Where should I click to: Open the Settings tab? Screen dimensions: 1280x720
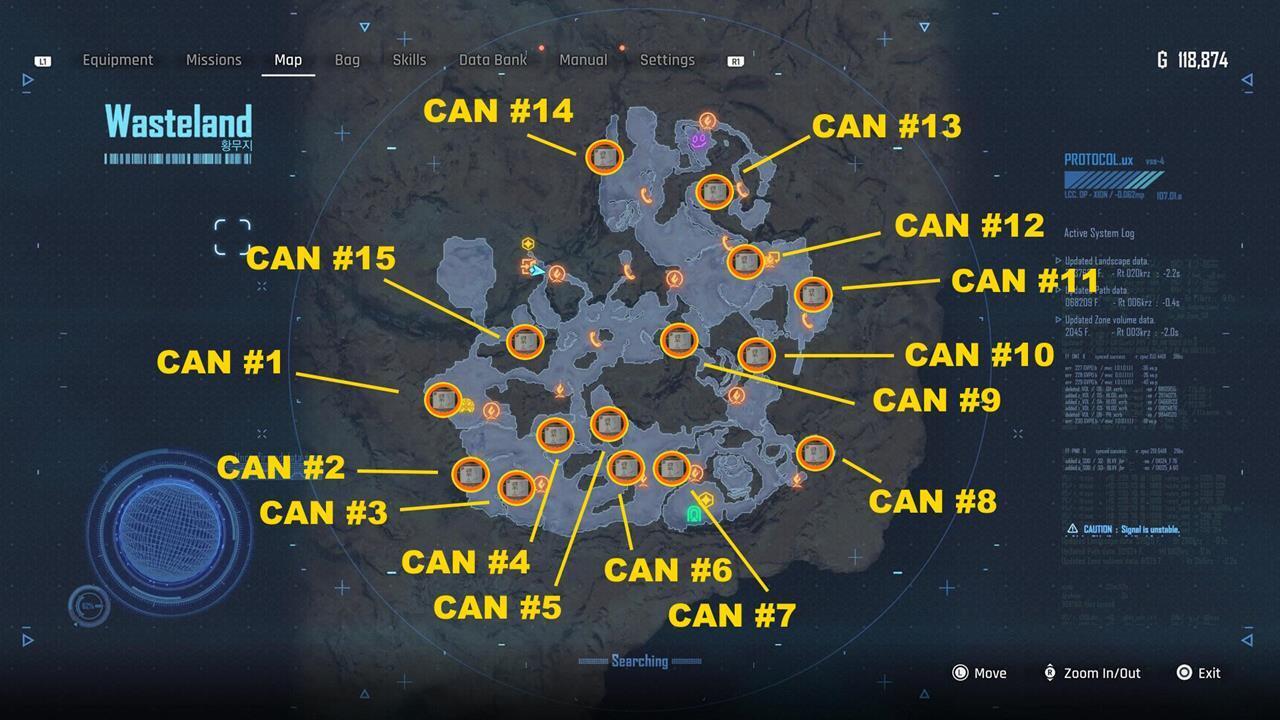point(667,60)
